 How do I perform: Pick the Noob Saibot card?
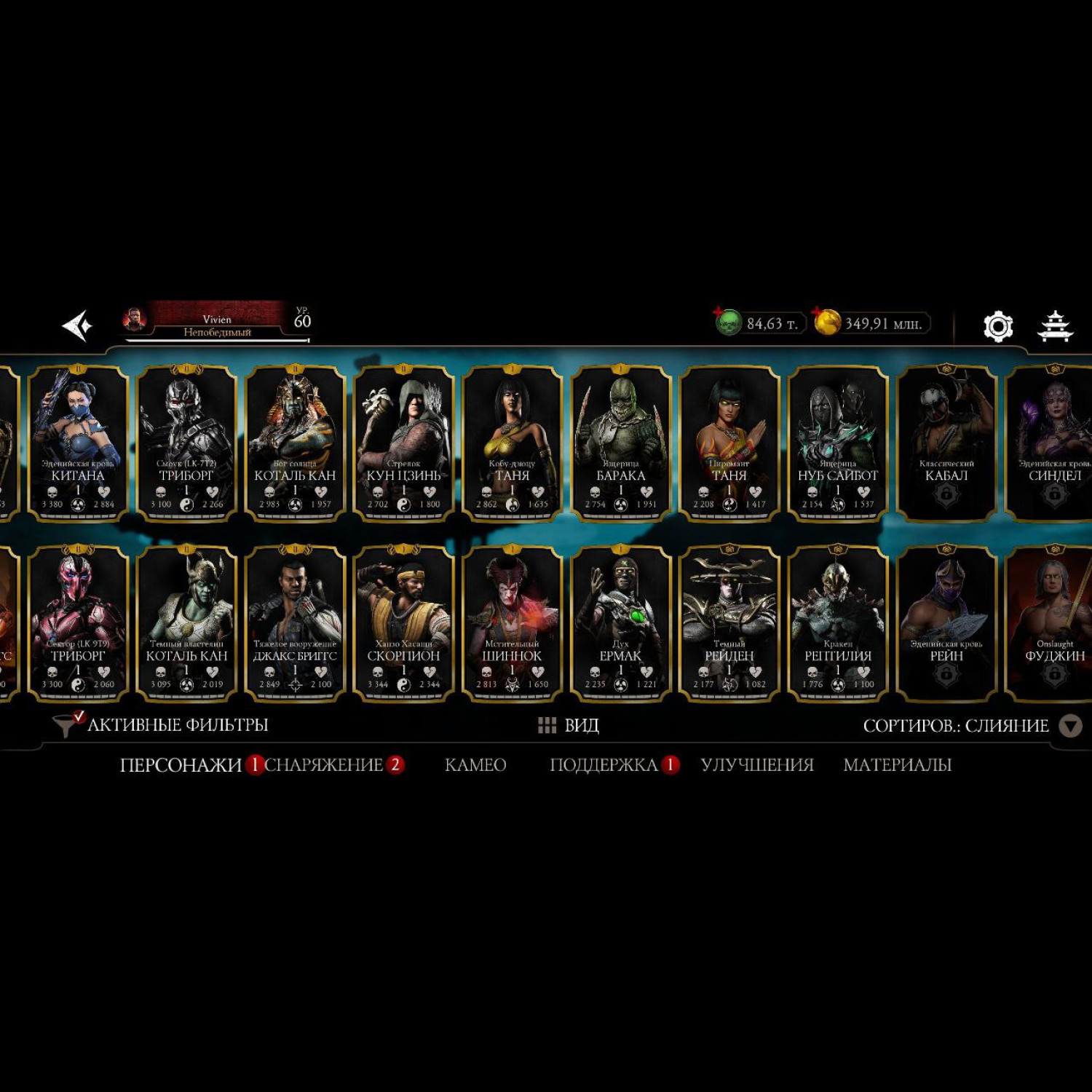[x=838, y=443]
